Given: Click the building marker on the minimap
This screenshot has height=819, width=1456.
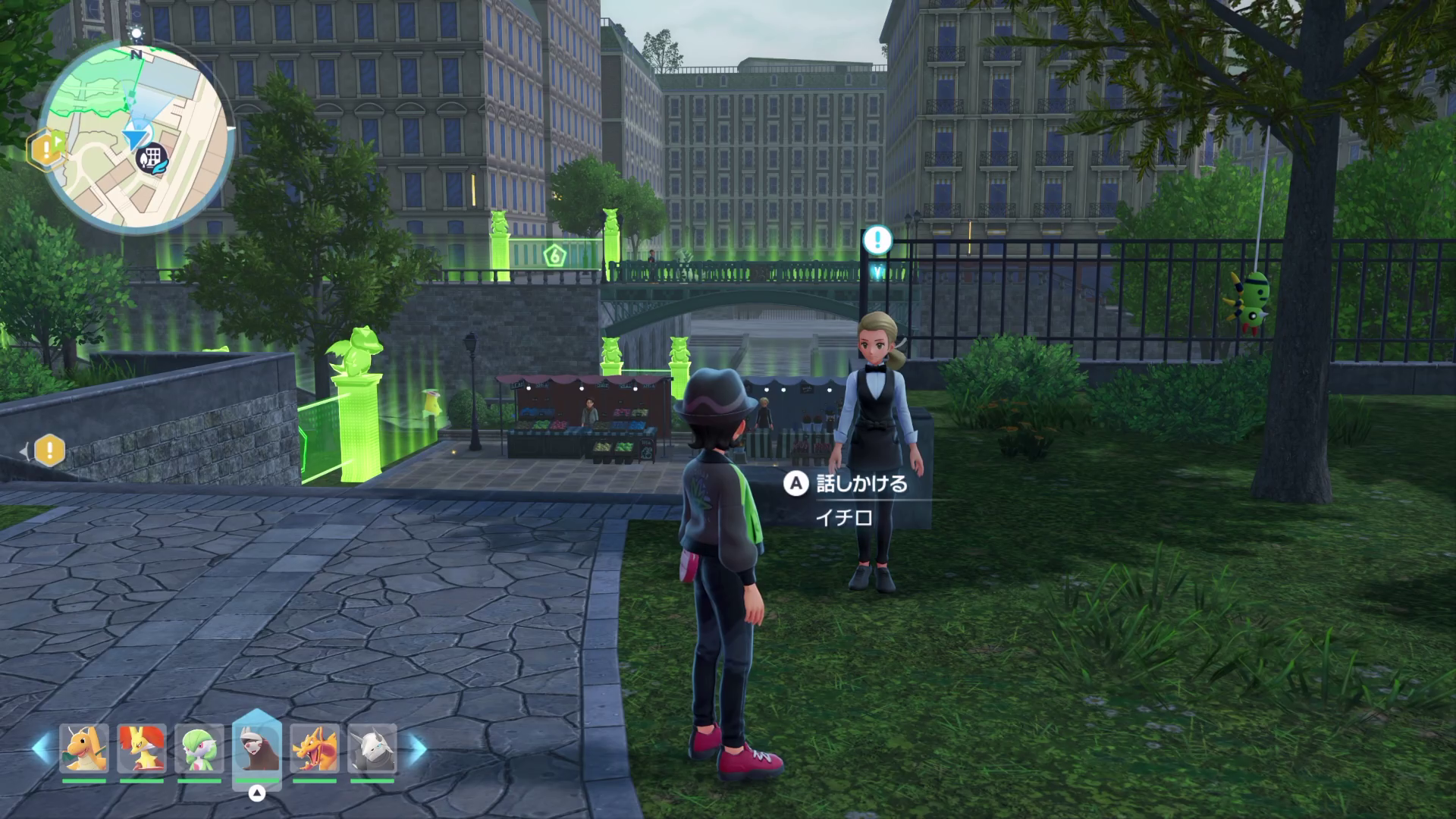Looking at the screenshot, I should [x=153, y=158].
